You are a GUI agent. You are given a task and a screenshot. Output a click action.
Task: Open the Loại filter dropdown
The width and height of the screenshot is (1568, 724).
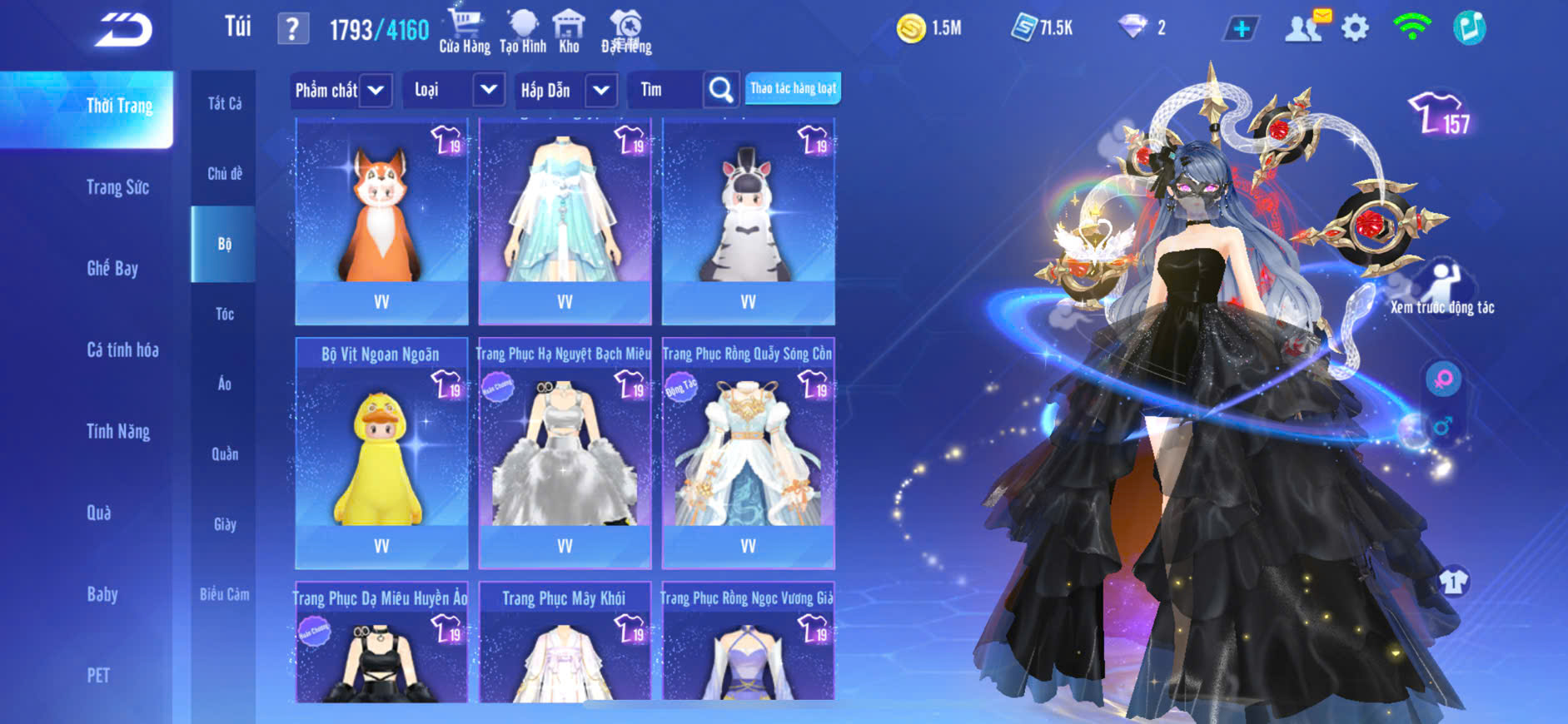(488, 90)
